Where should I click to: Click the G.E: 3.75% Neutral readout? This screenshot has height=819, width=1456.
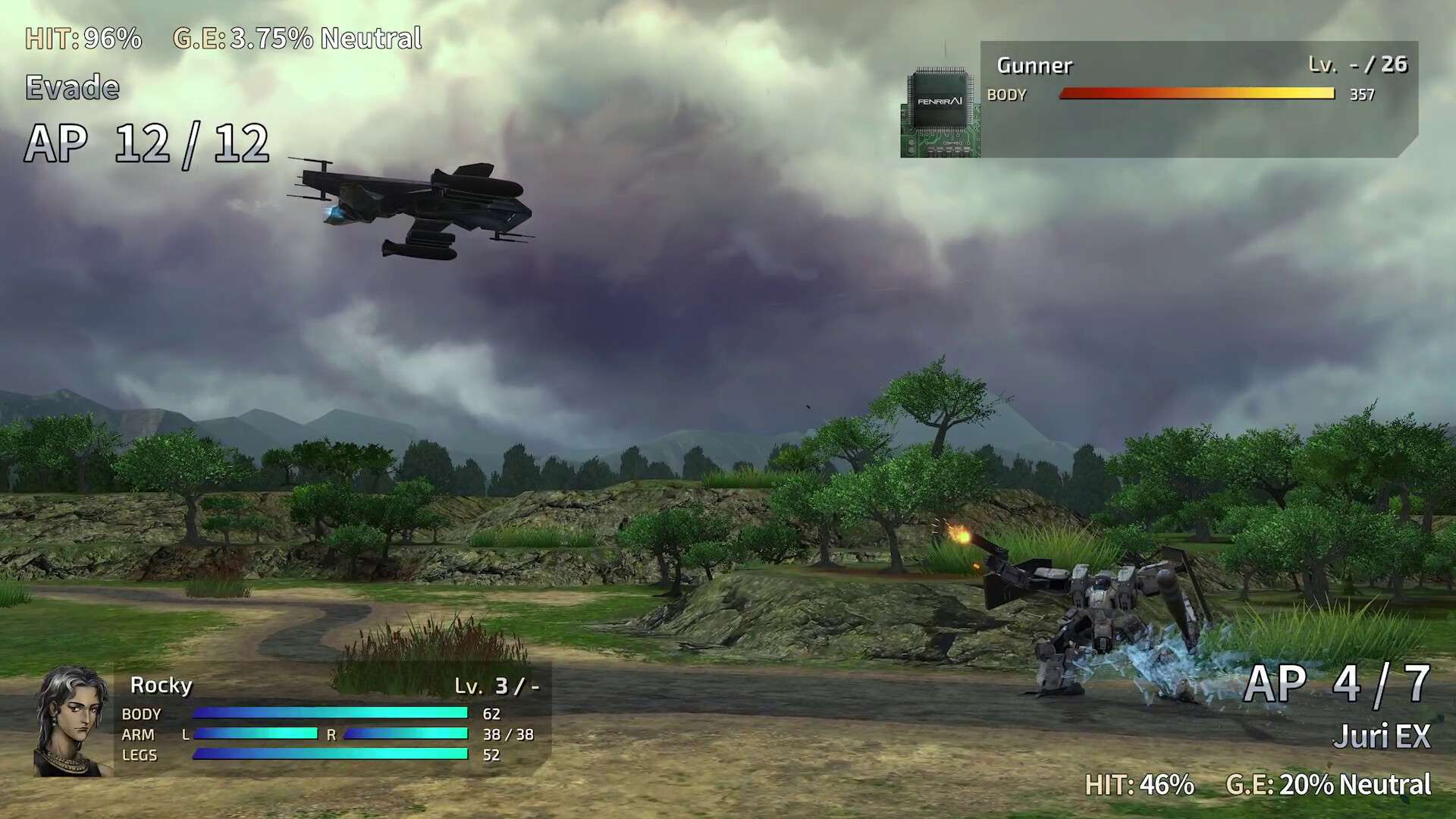pyautogui.click(x=297, y=39)
